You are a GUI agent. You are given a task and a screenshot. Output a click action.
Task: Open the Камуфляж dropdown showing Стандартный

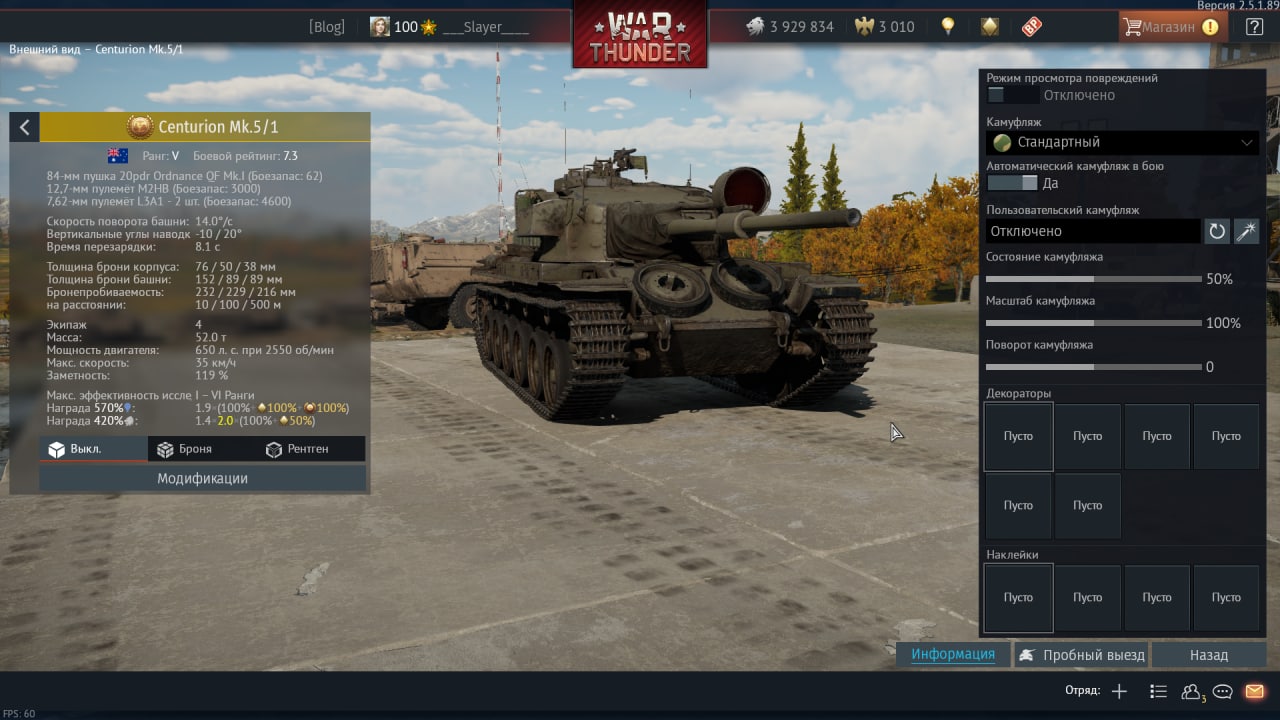coord(1122,142)
